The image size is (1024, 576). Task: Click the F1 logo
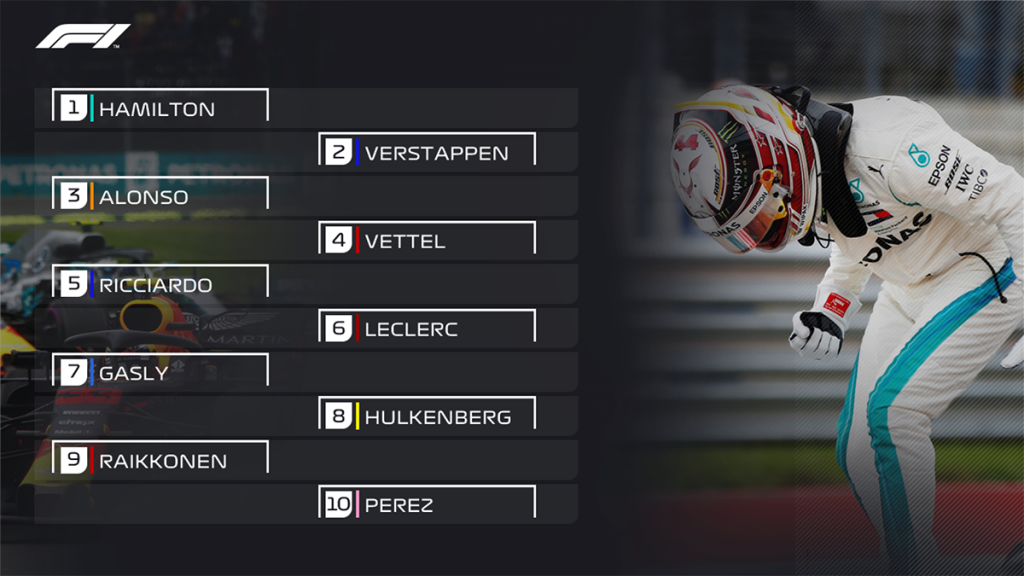(82, 36)
